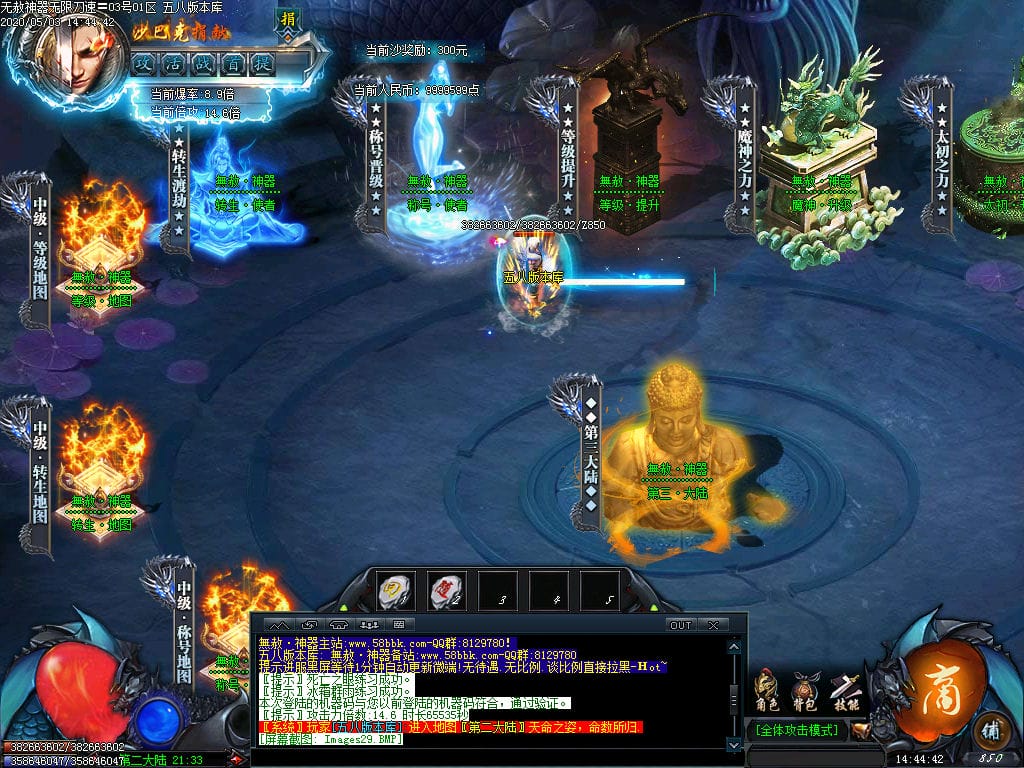Close the chat panel with the X button
The height and width of the screenshot is (768, 1024).
713,625
